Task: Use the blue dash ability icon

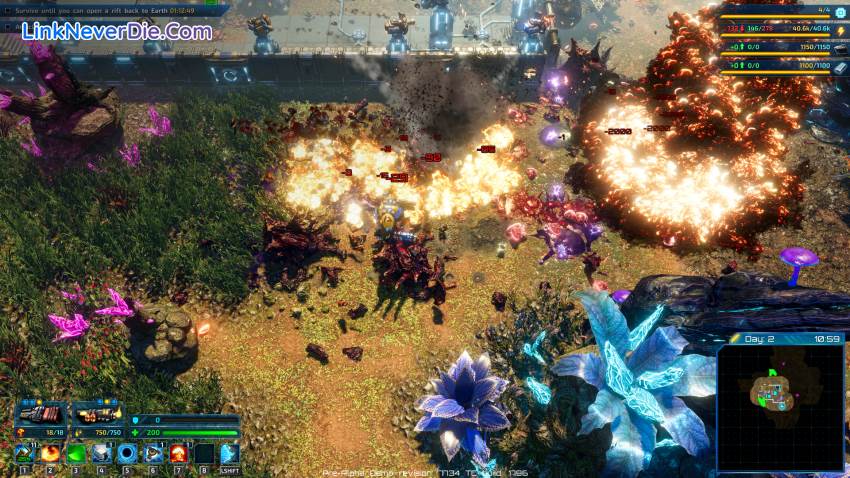Action: click(x=229, y=454)
